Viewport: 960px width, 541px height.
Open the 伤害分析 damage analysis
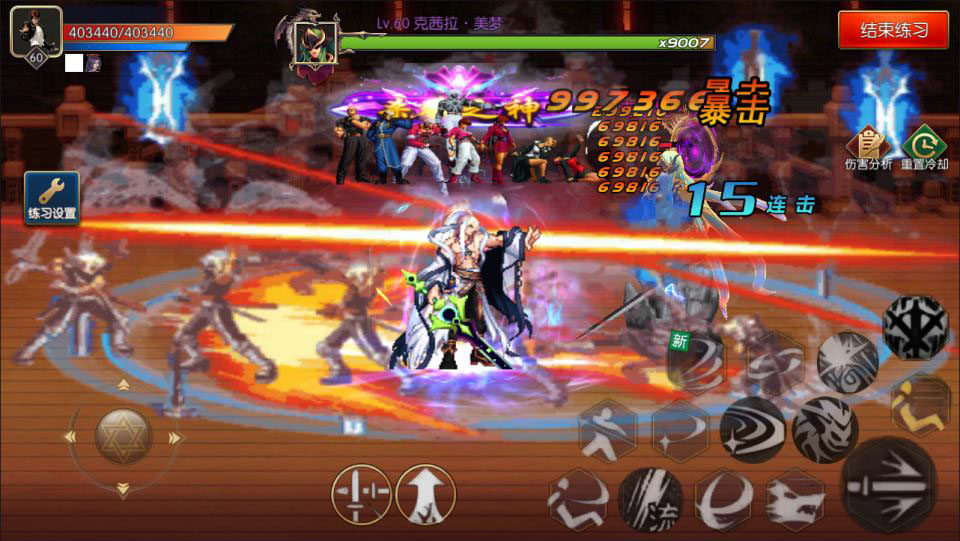[x=868, y=148]
